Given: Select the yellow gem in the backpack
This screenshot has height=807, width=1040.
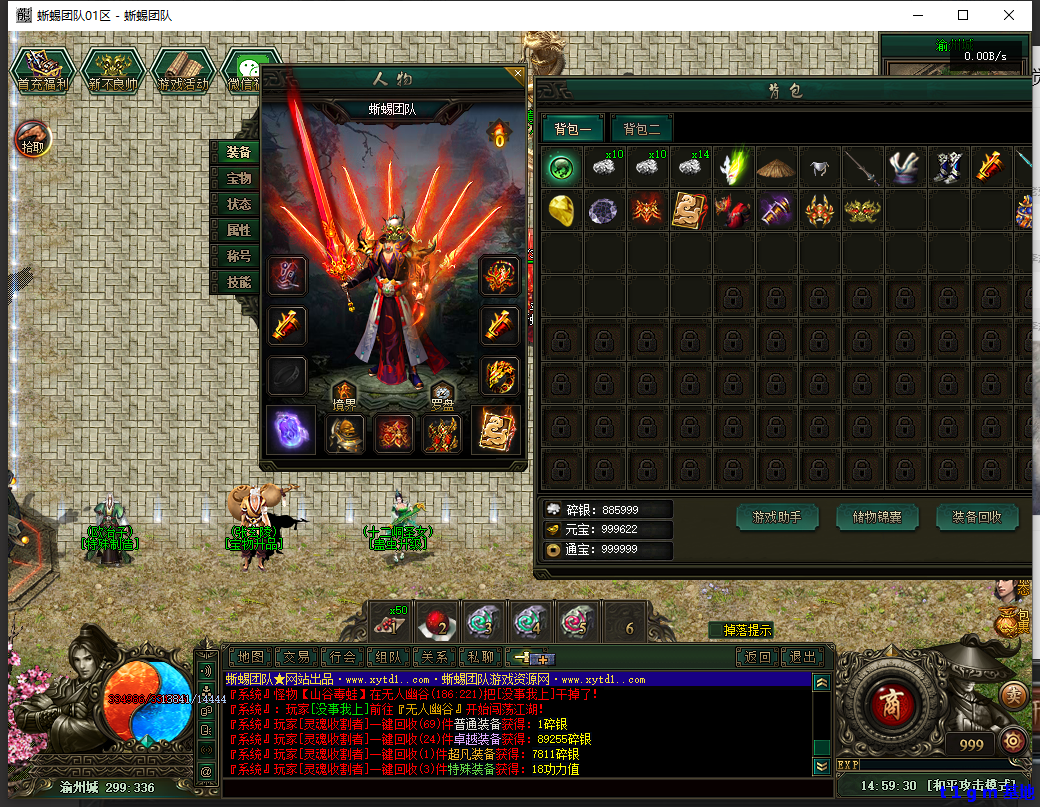Looking at the screenshot, I should (563, 210).
